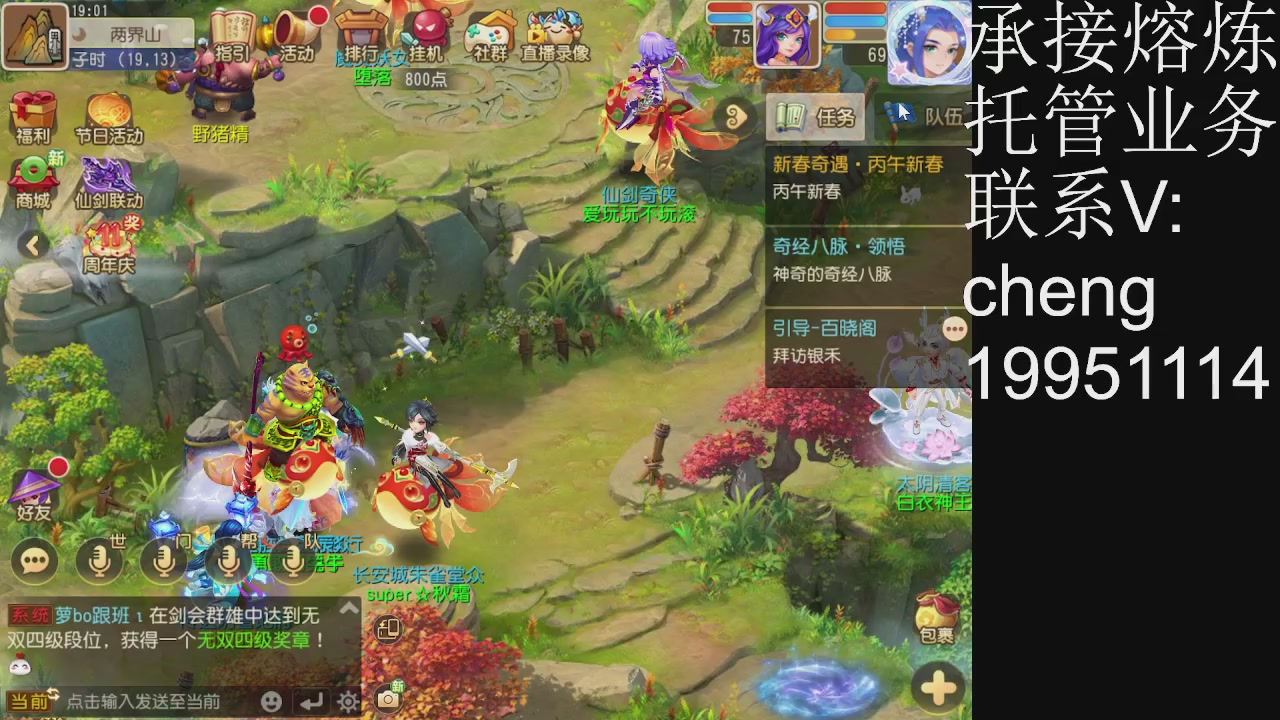Expand the 引导-百晓阁 quest options ellipsis
Screen dimensions: 1280x720
point(954,328)
